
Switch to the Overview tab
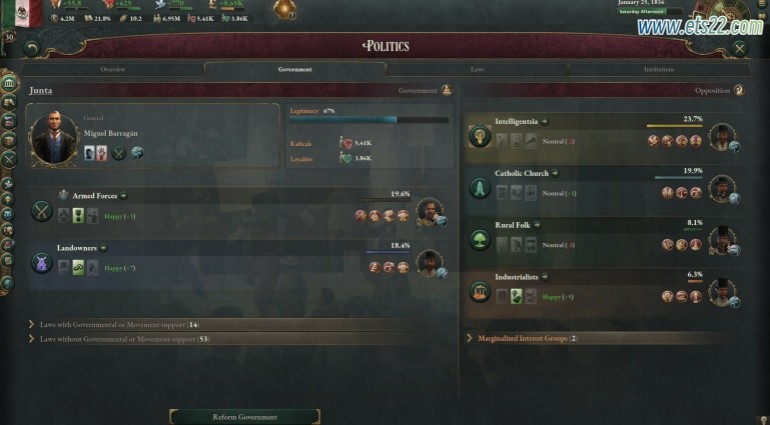113,69
